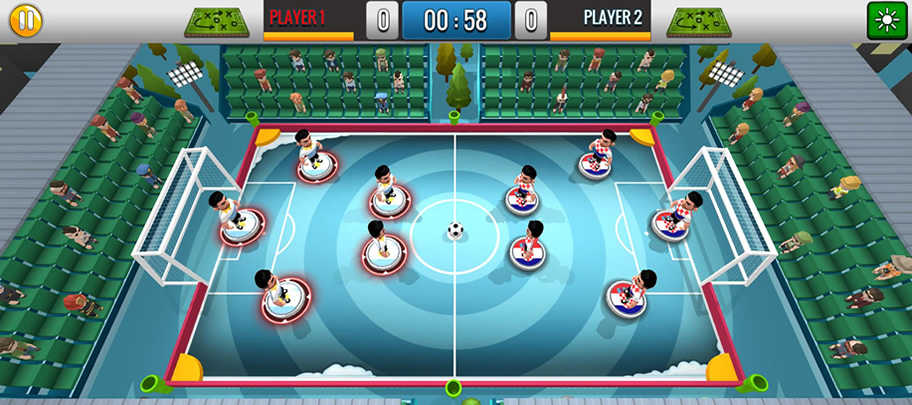Pause the match with the yellow button
The height and width of the screenshot is (405, 912).
click(26, 20)
